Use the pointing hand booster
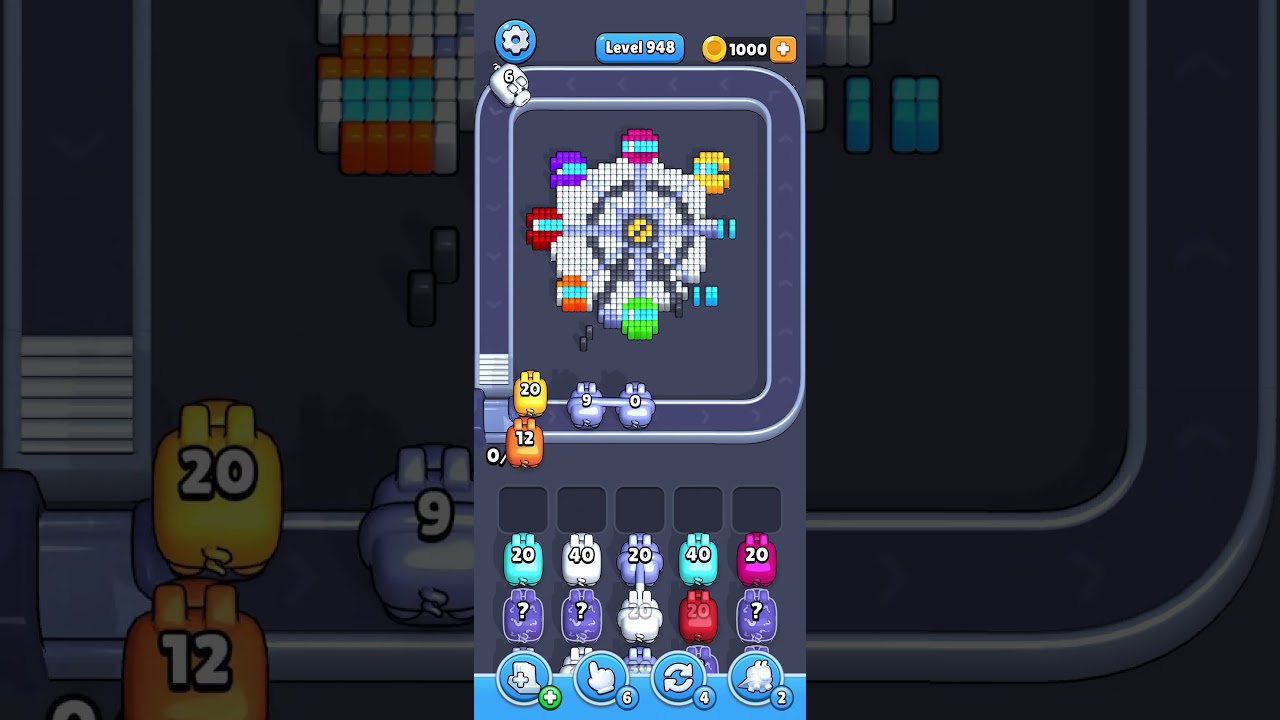This screenshot has width=1280, height=720. tap(600, 680)
